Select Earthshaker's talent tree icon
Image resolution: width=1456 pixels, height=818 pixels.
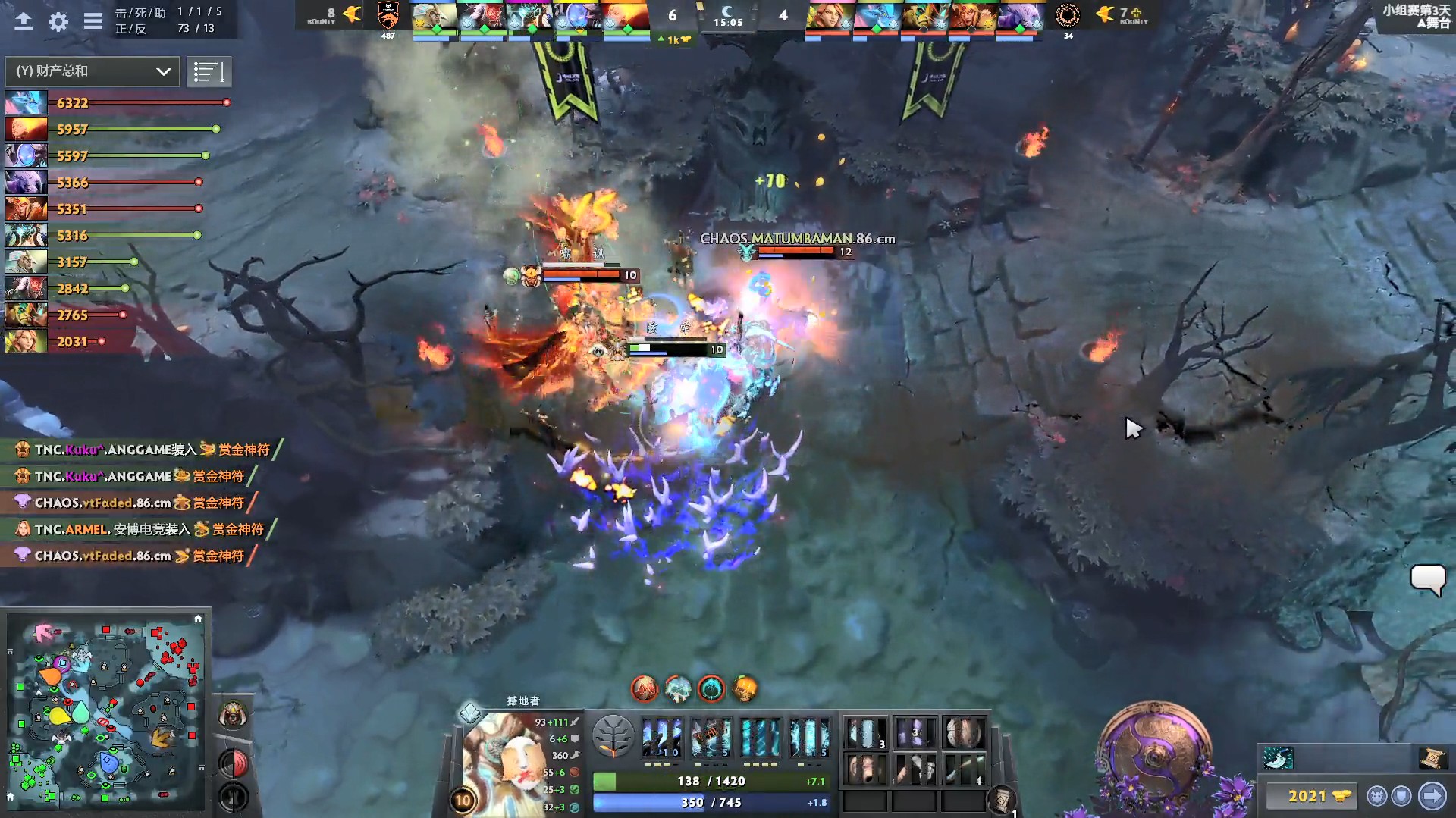click(x=616, y=736)
